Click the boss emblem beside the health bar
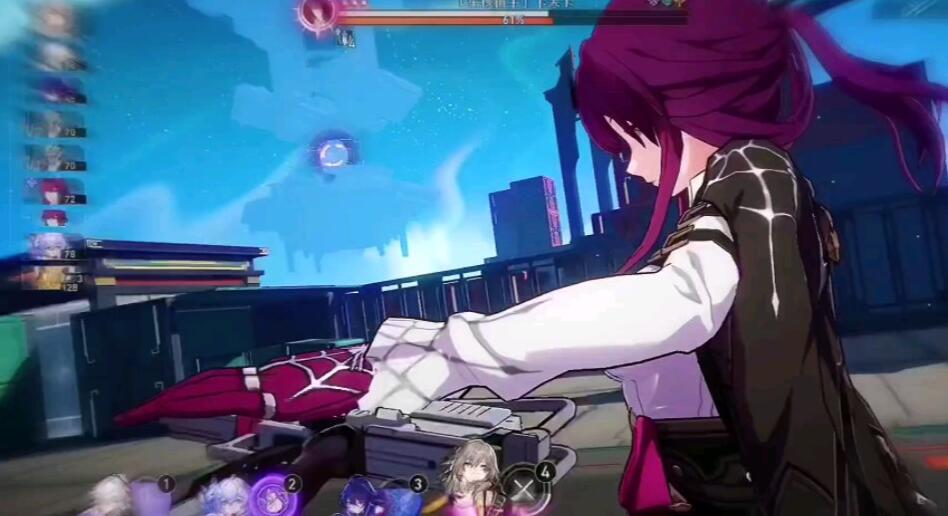Screen dimensions: 948x516 point(319,14)
